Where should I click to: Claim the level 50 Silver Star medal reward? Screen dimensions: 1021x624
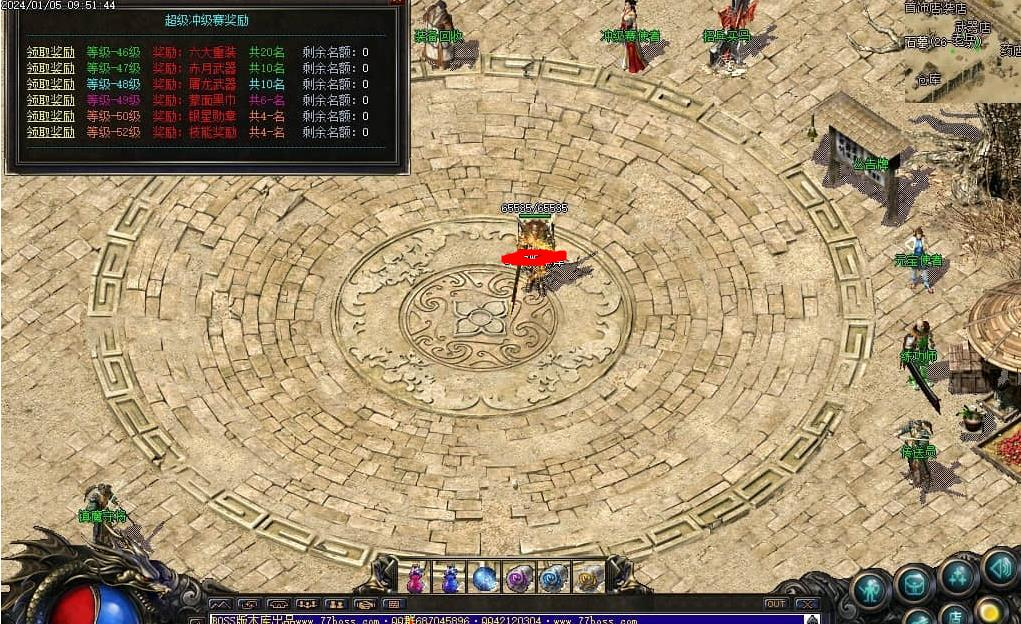(x=50, y=116)
